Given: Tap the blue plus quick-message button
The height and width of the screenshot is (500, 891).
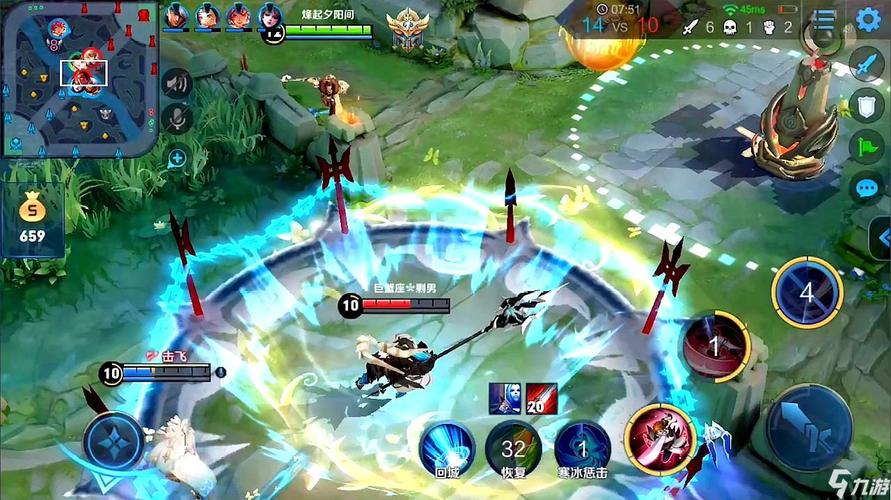Looking at the screenshot, I should [x=177, y=157].
